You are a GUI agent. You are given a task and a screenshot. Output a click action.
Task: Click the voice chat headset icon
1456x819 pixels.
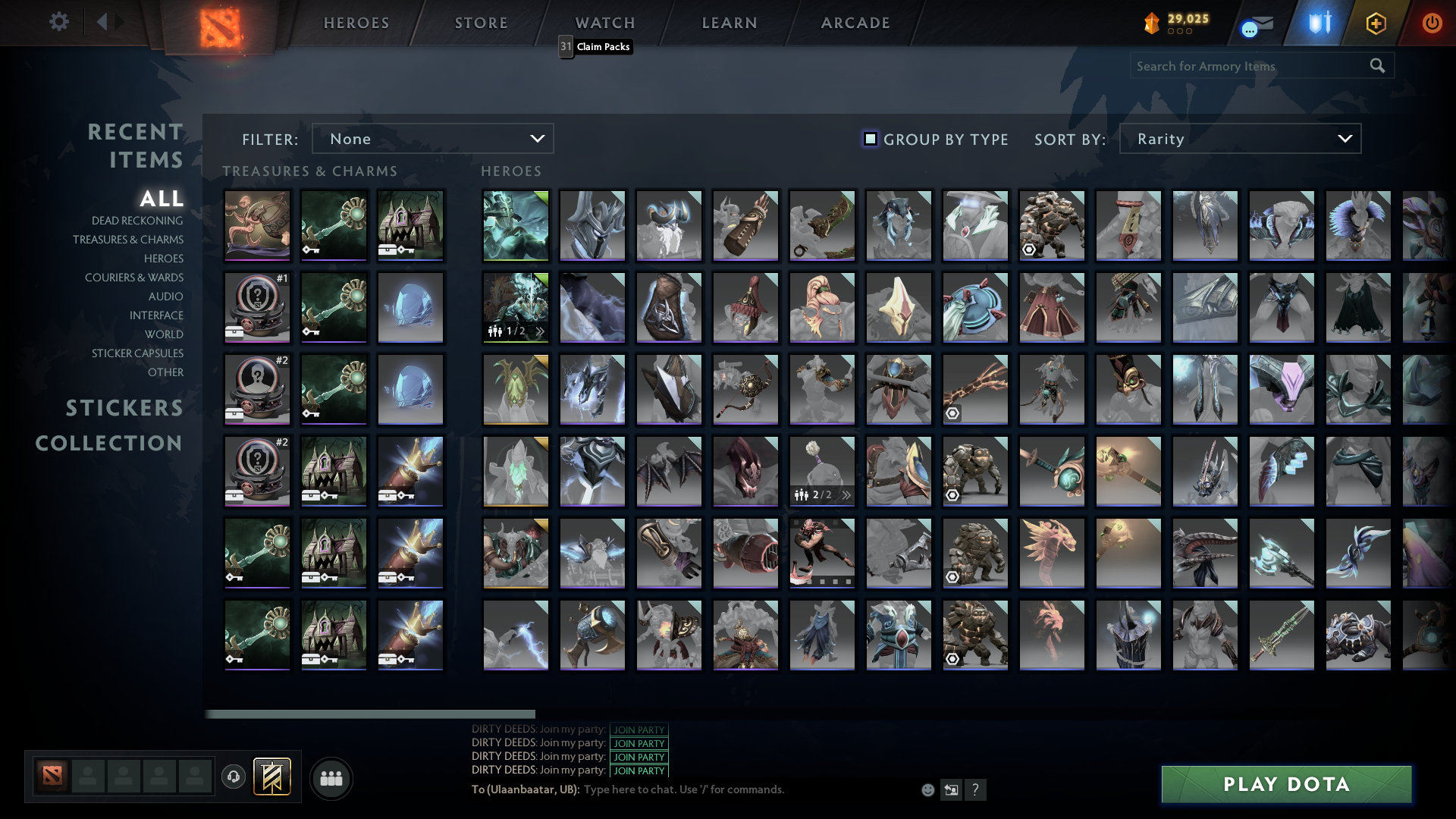pyautogui.click(x=232, y=777)
